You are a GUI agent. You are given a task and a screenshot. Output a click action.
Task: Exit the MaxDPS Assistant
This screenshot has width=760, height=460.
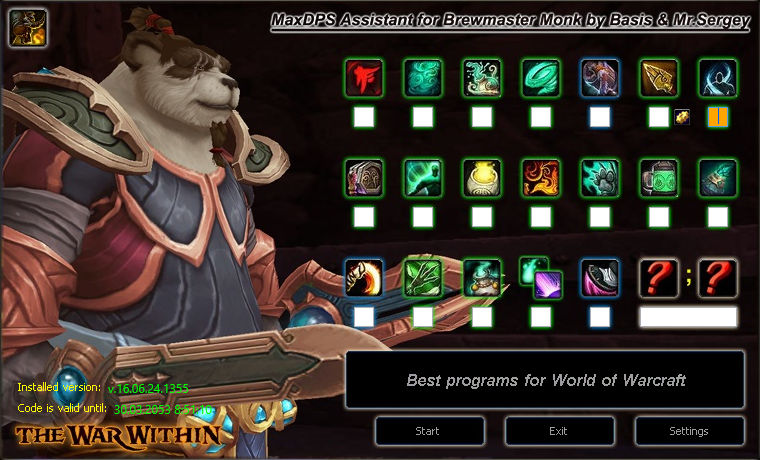pyautogui.click(x=558, y=431)
